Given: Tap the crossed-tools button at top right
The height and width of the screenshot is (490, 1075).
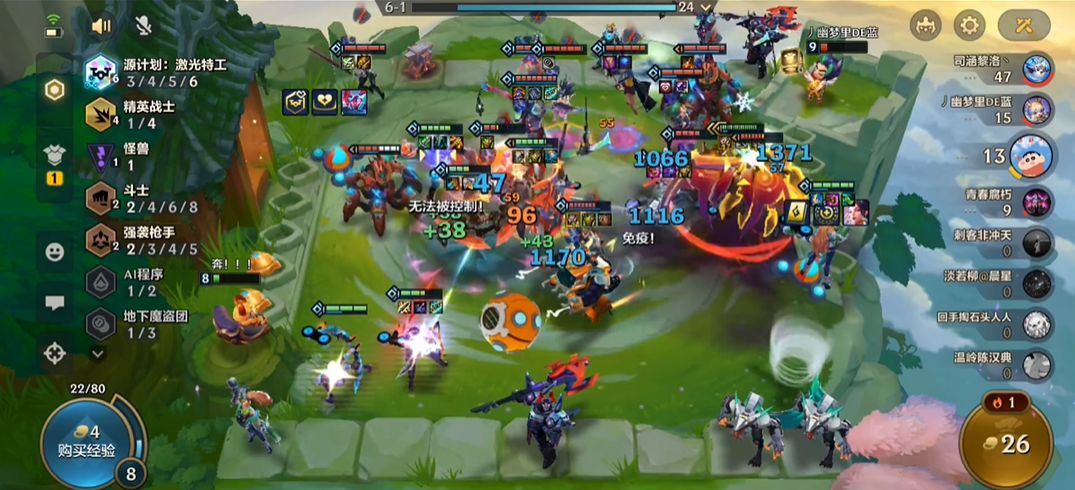Looking at the screenshot, I should click(1024, 25).
